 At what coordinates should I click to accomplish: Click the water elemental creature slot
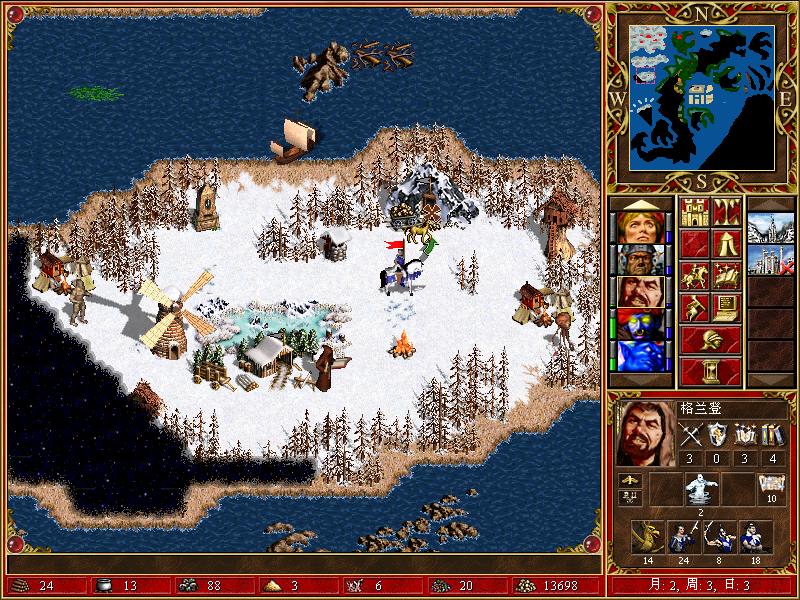click(x=699, y=489)
